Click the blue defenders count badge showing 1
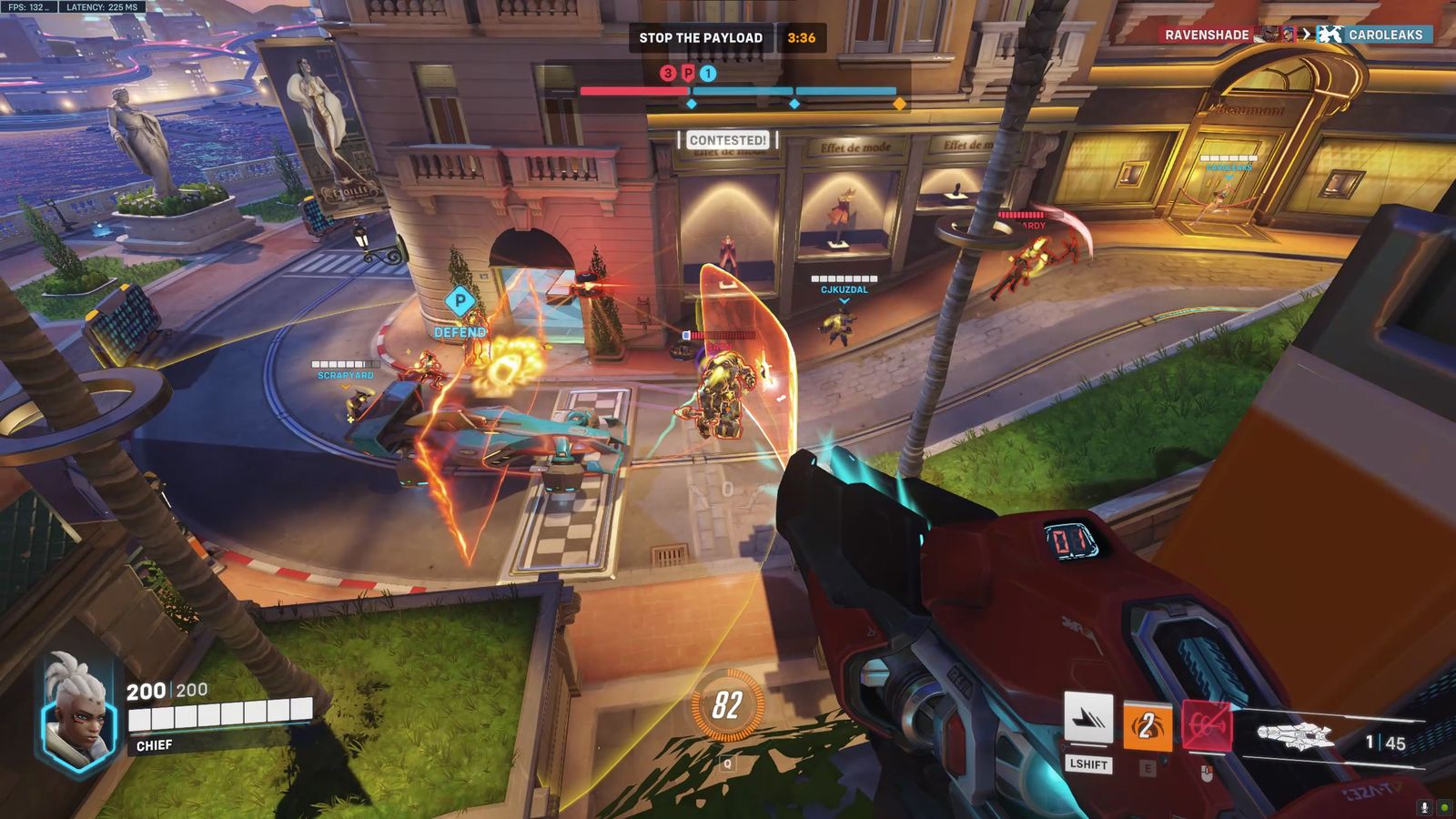The height and width of the screenshot is (819, 1456). [708, 74]
